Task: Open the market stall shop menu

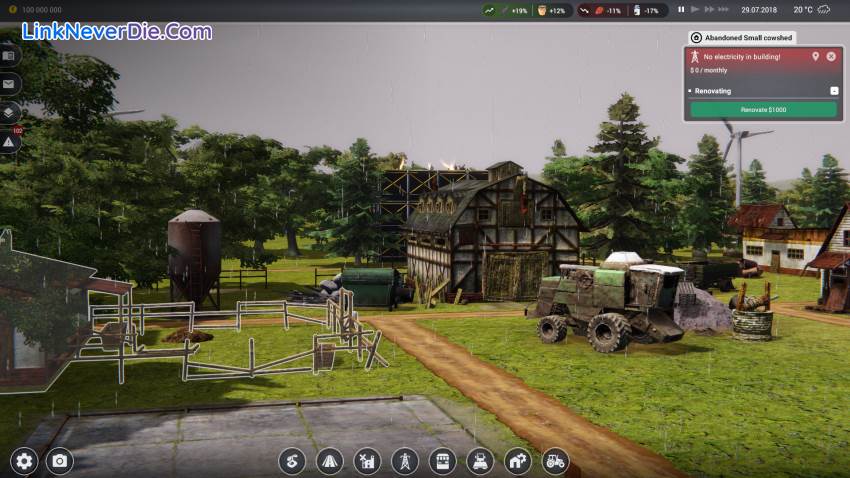Action: pyautogui.click(x=442, y=461)
